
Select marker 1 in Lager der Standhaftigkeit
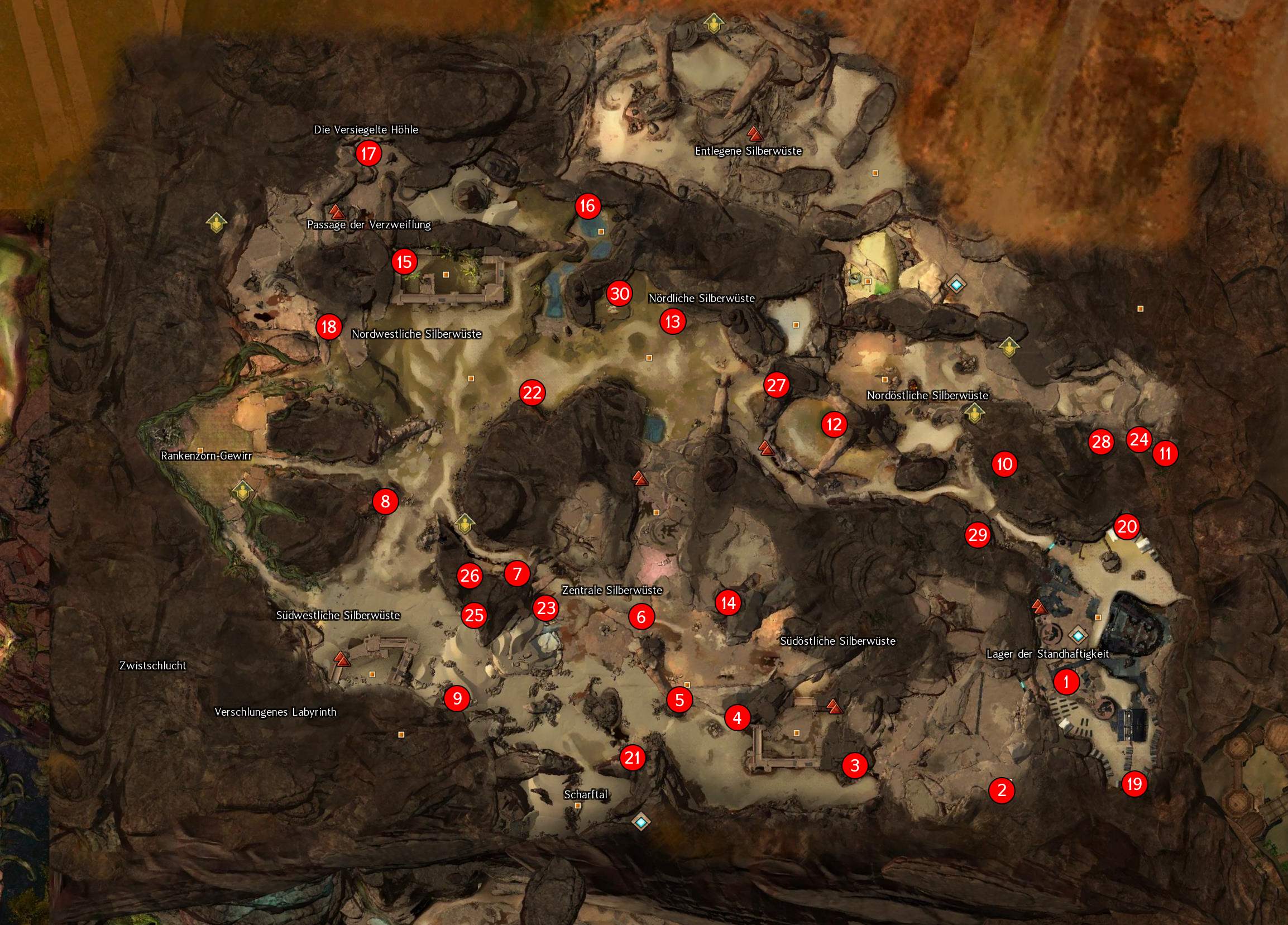[x=1066, y=682]
